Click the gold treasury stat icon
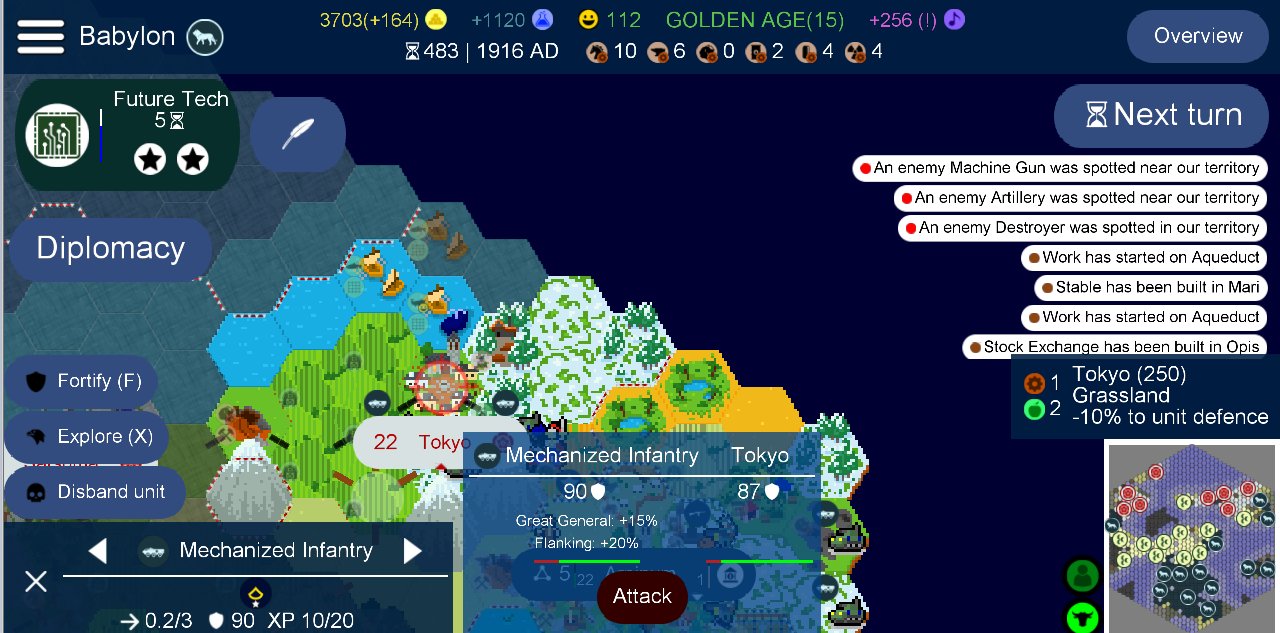The image size is (1280, 633). point(436,19)
